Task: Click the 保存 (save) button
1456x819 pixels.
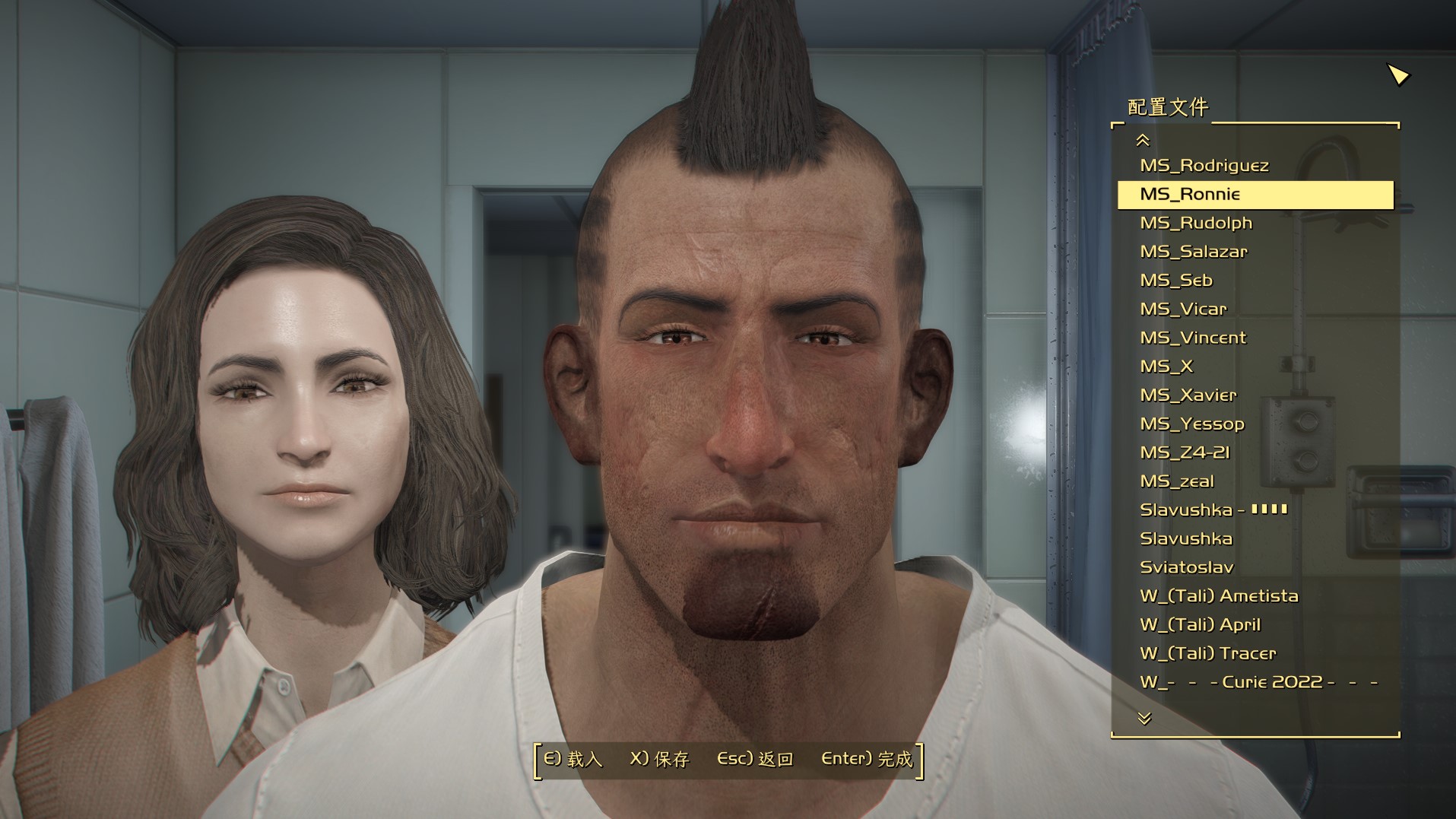Action: [x=659, y=759]
